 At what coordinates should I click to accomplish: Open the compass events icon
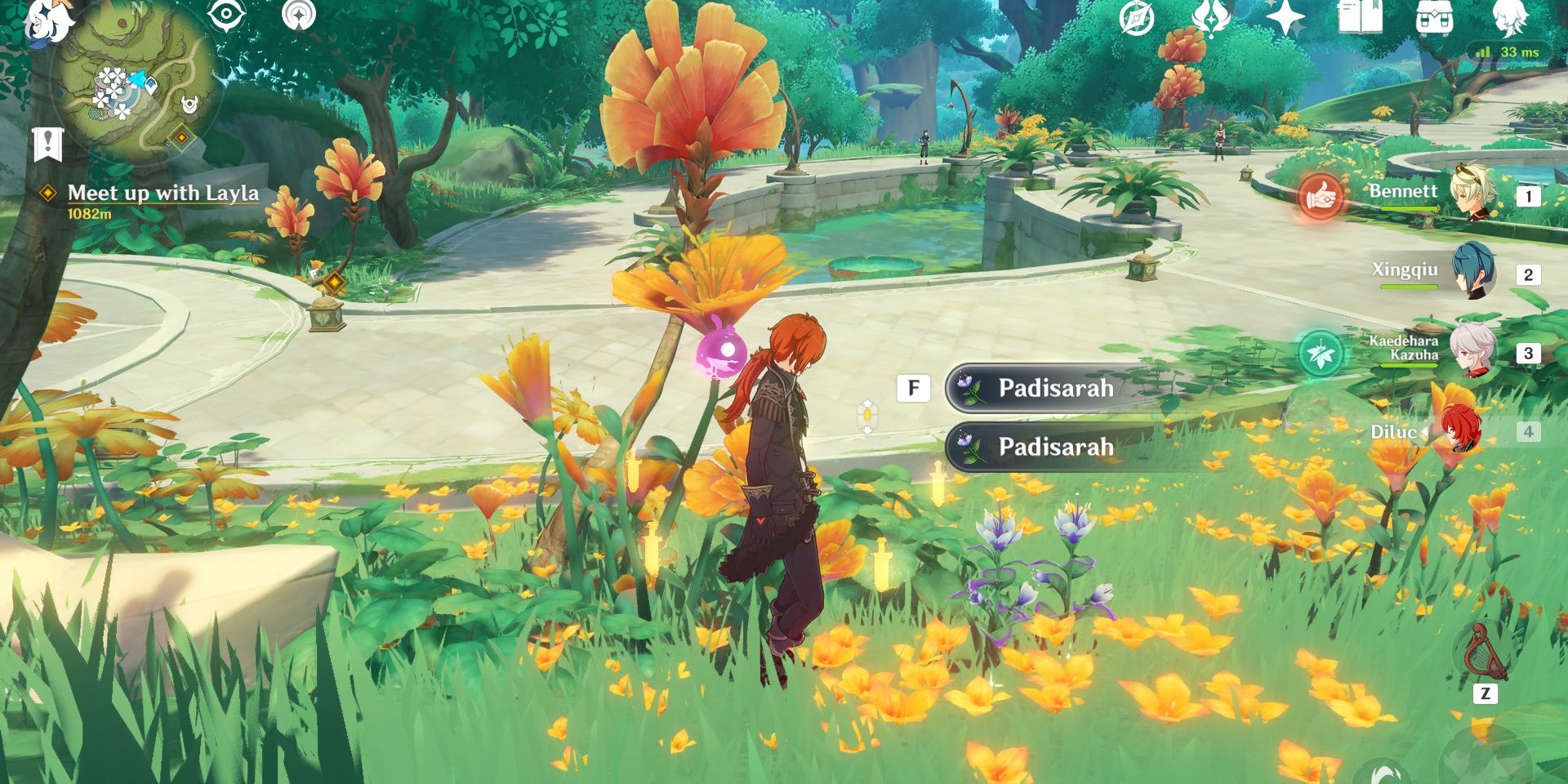(x=1136, y=18)
